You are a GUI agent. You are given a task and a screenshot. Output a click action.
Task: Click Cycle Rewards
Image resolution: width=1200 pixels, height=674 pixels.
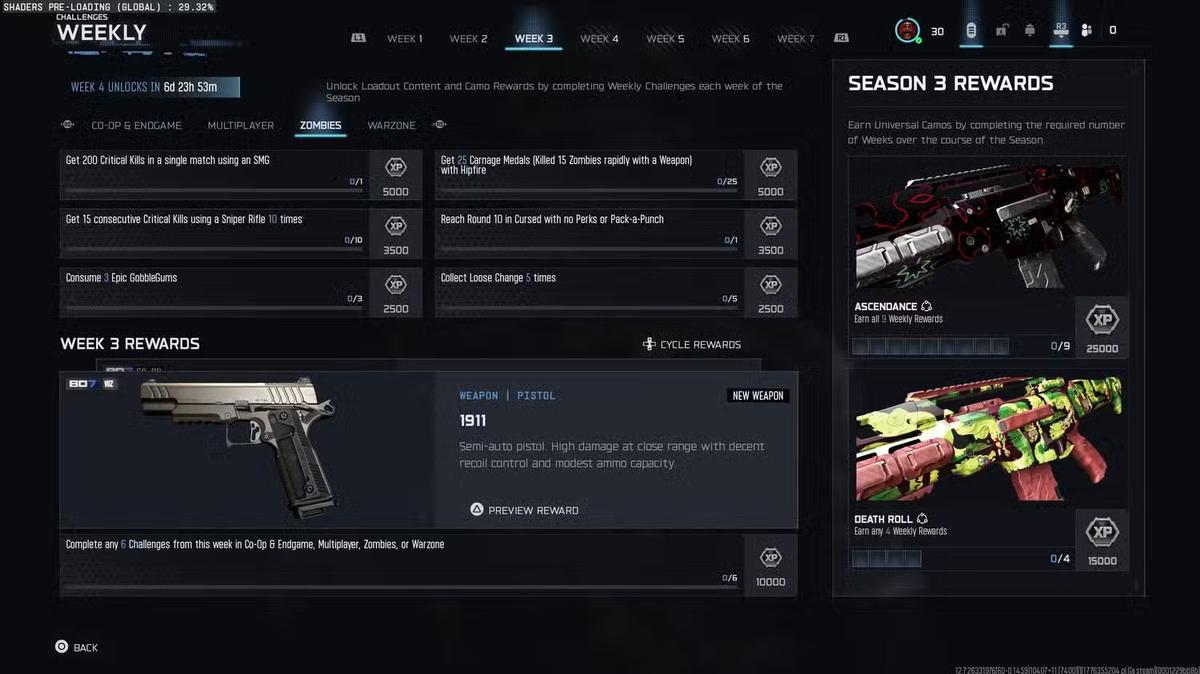(x=692, y=345)
